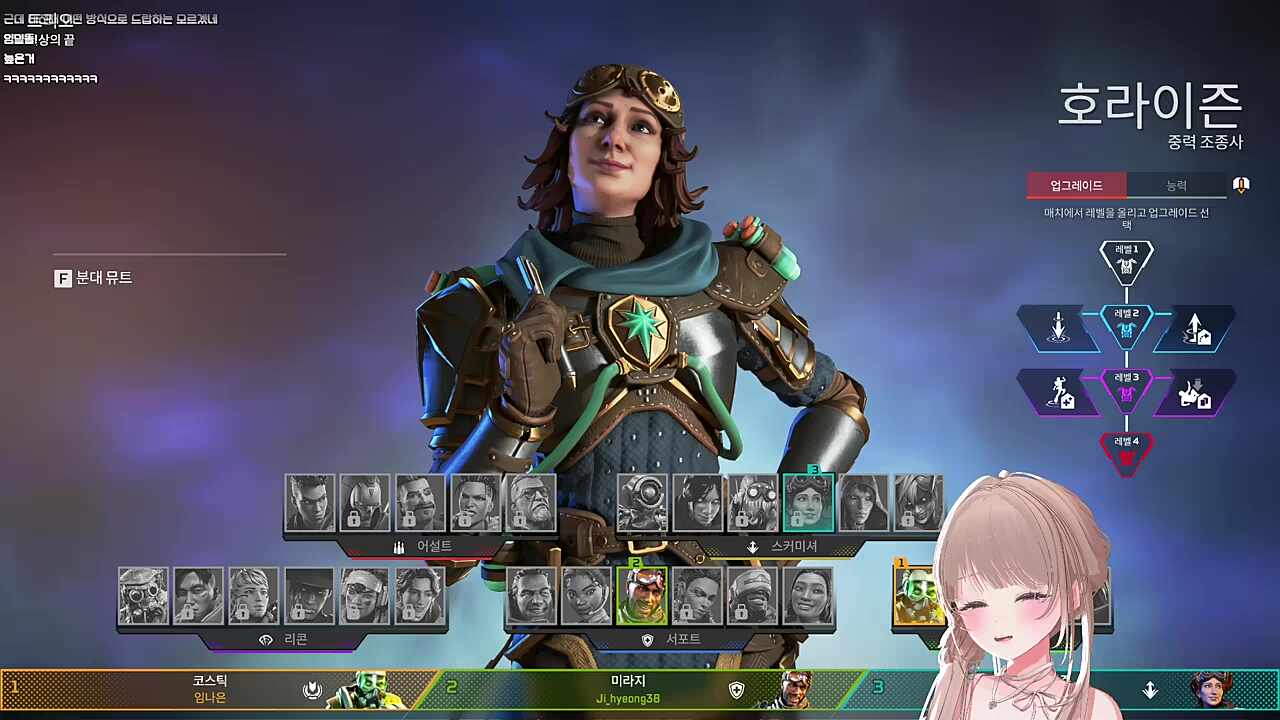
Task: Choose the Bloodhound legend portrait
Action: [x=144, y=597]
